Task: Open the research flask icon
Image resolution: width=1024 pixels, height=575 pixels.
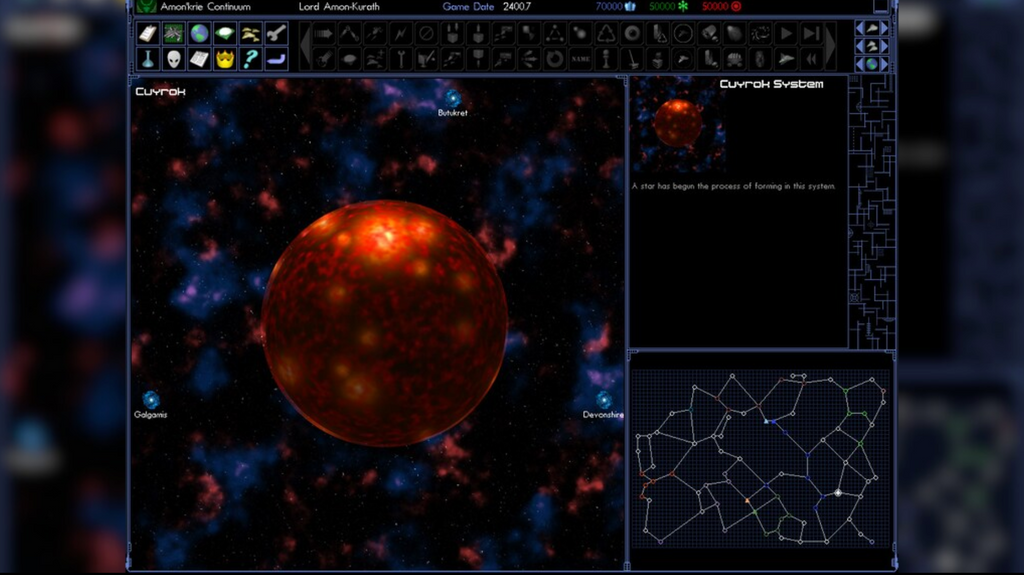Action: click(x=148, y=59)
